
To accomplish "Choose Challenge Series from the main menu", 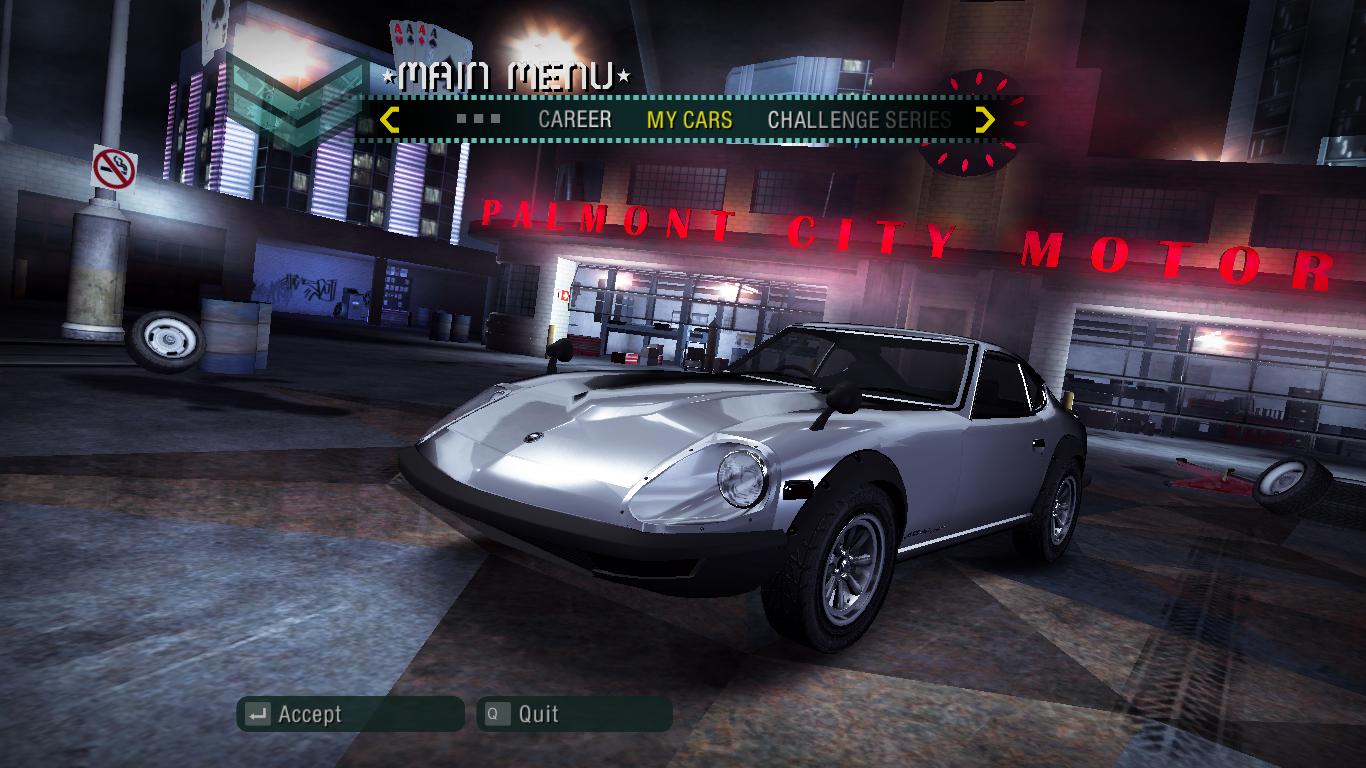I will click(859, 120).
